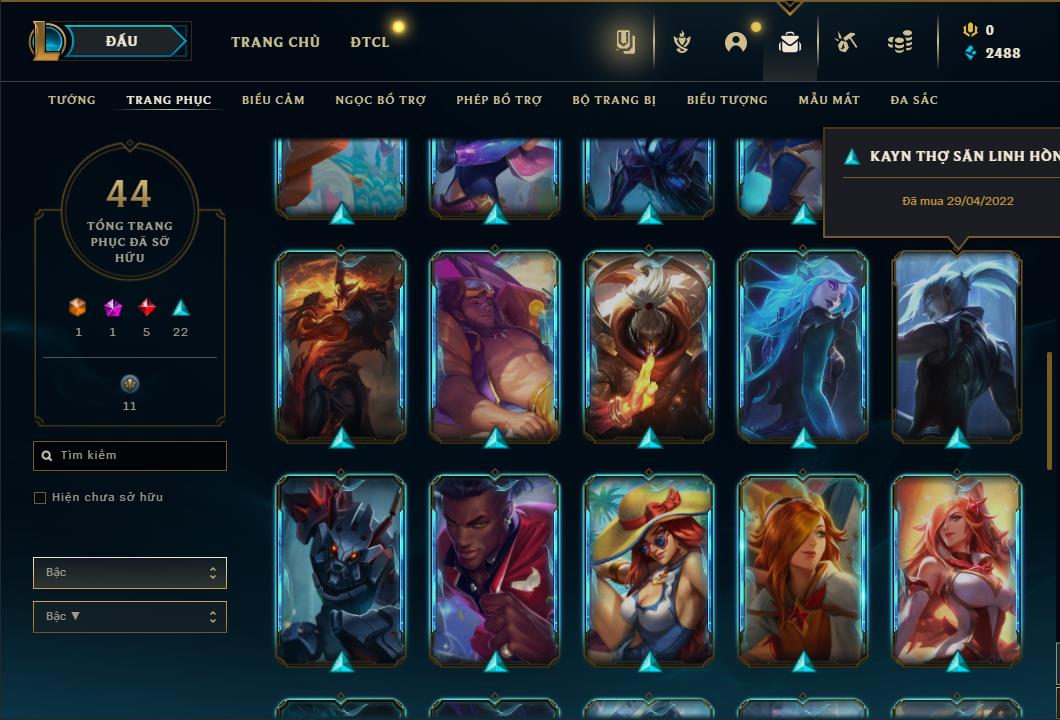Open the ĐTCL menu entry

370,42
